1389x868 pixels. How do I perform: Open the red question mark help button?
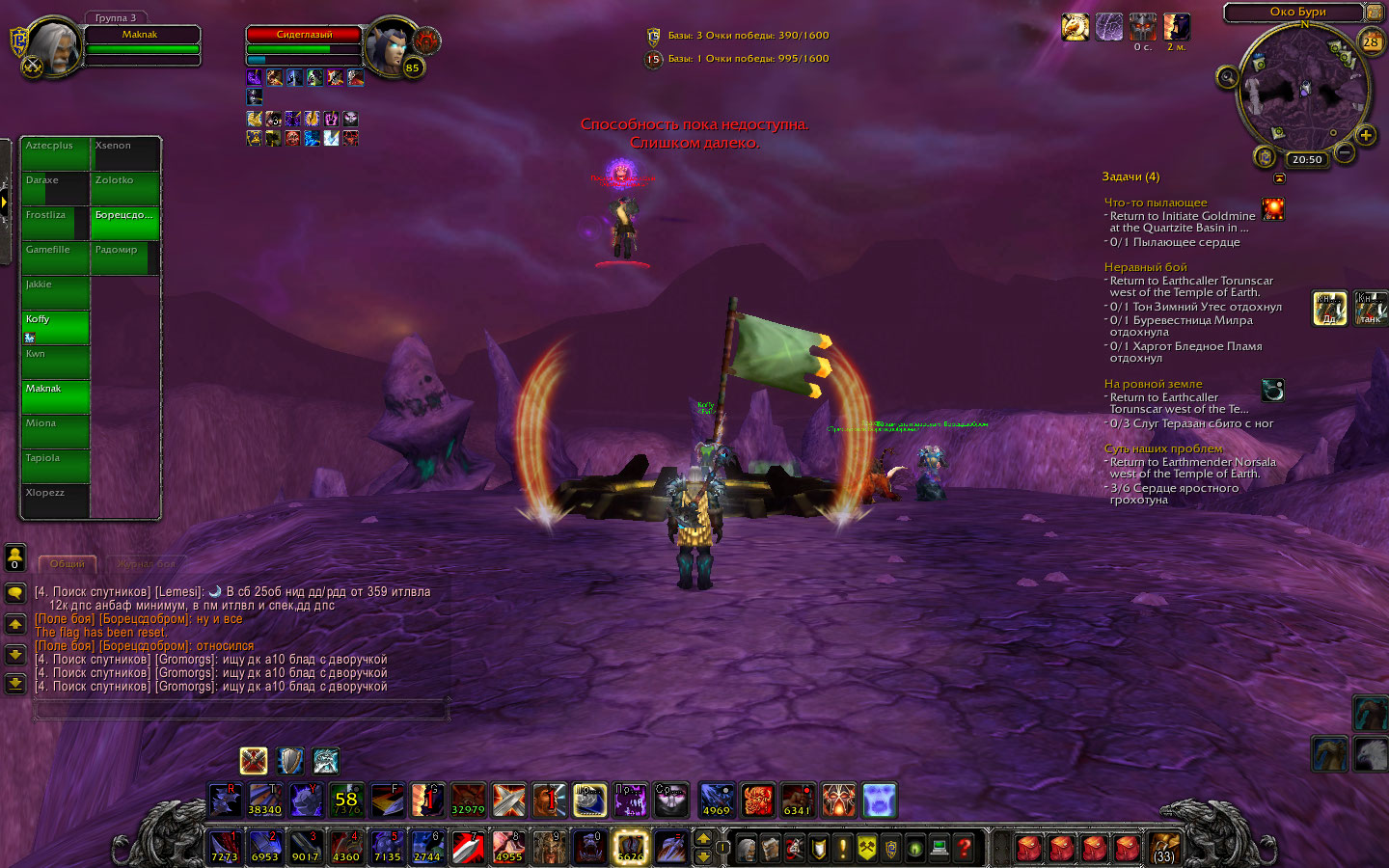[964, 849]
